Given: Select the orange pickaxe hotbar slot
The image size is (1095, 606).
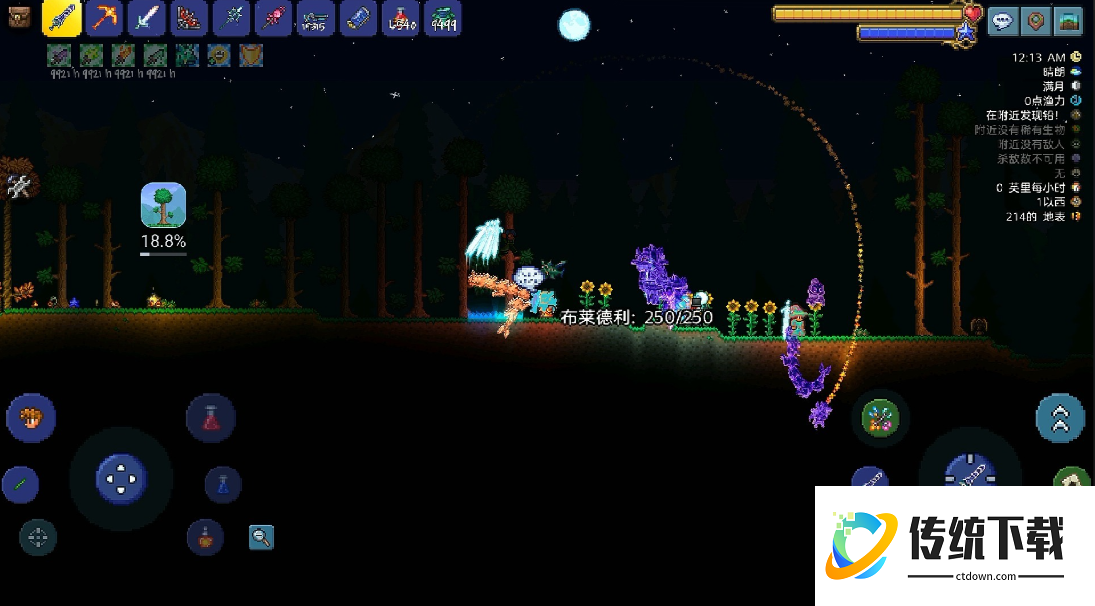Looking at the screenshot, I should point(104,18).
